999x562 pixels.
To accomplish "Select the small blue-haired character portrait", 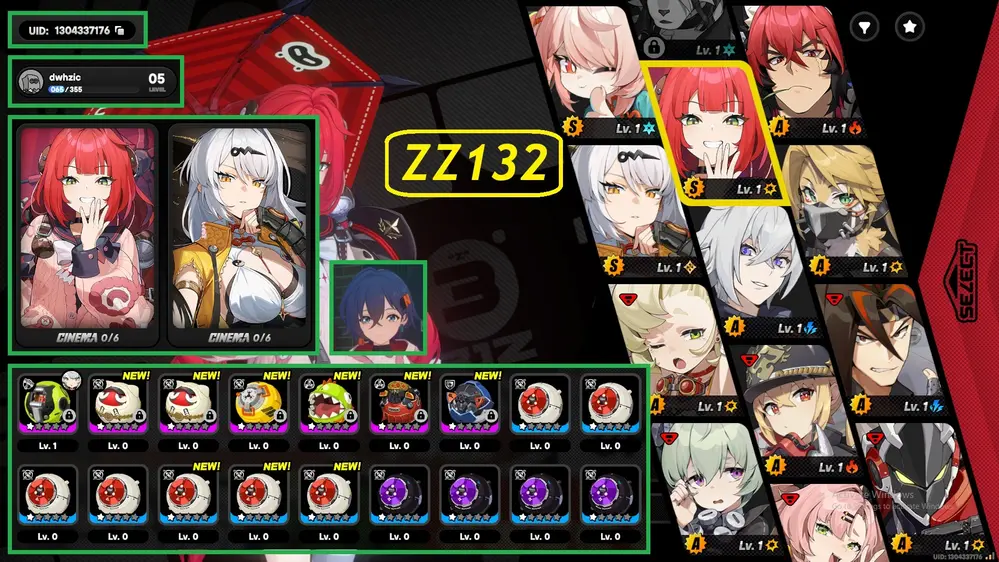I will 379,307.
